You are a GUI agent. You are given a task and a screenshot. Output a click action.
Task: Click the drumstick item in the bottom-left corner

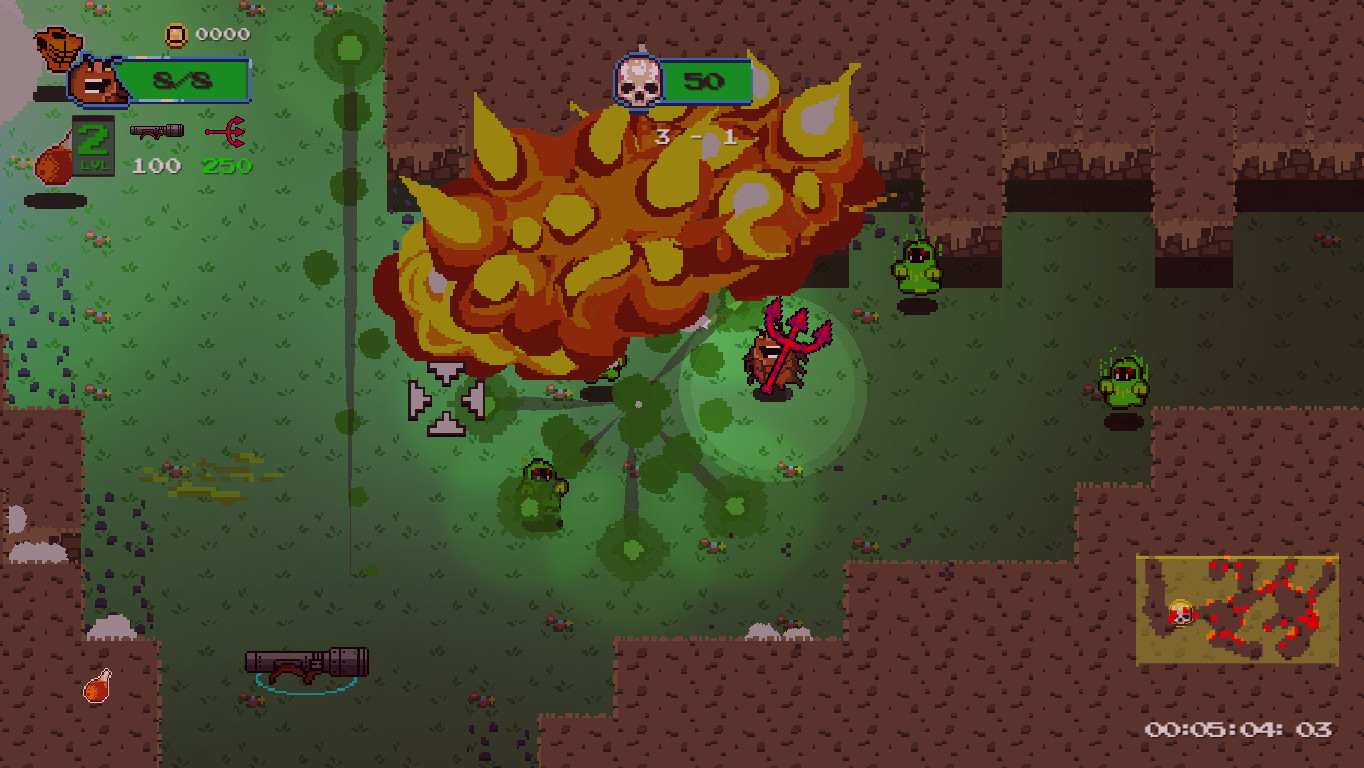click(x=96, y=686)
